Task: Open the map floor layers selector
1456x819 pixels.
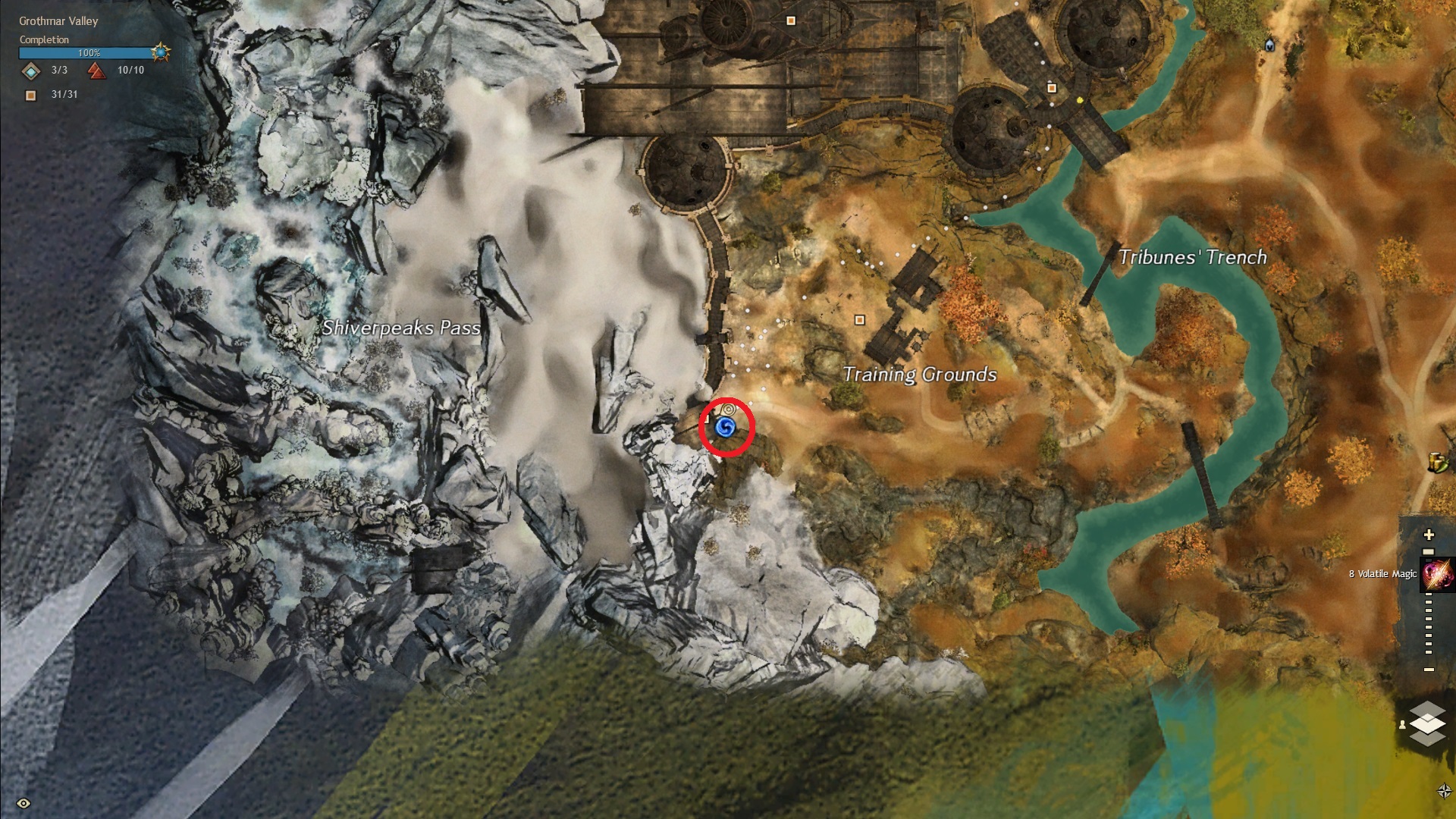Action: (1427, 723)
